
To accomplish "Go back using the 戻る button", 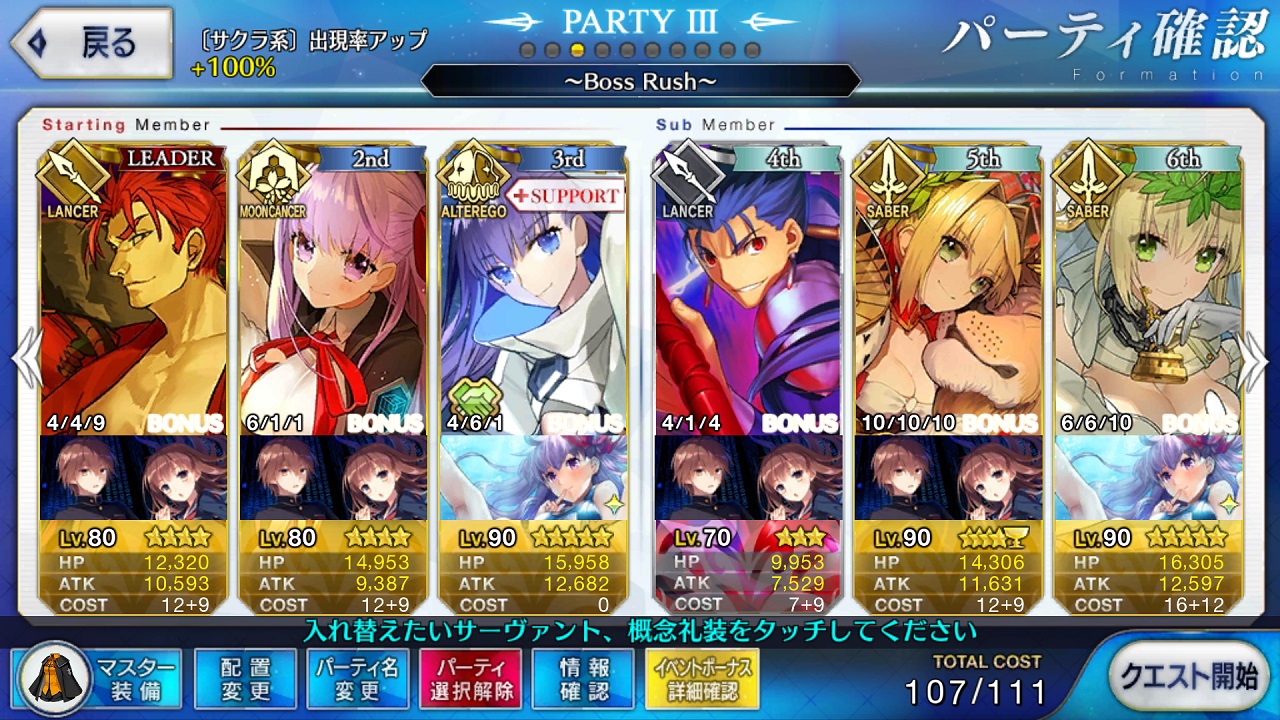I will (x=88, y=44).
